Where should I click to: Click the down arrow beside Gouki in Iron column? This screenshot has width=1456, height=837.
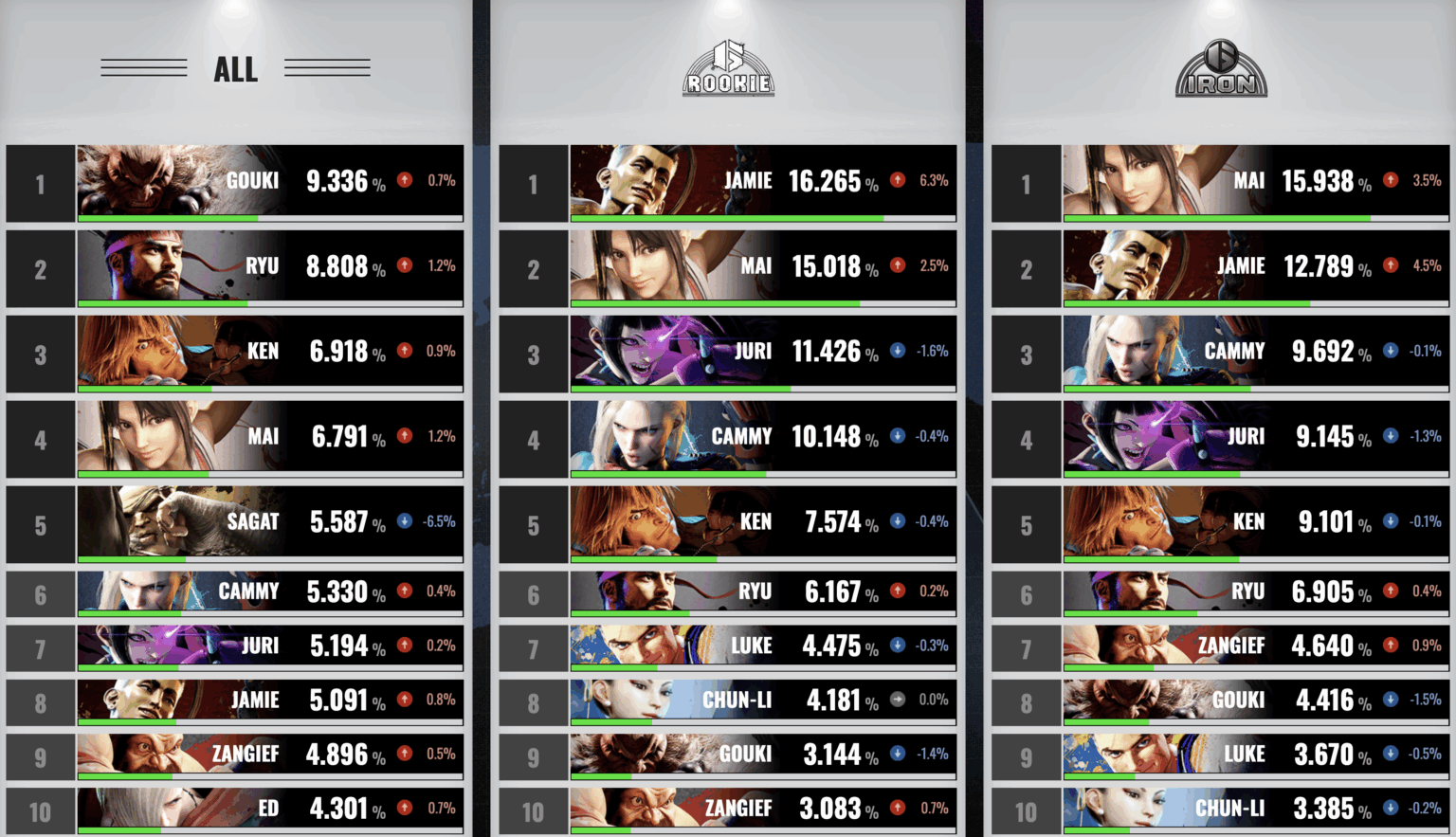pos(1390,701)
